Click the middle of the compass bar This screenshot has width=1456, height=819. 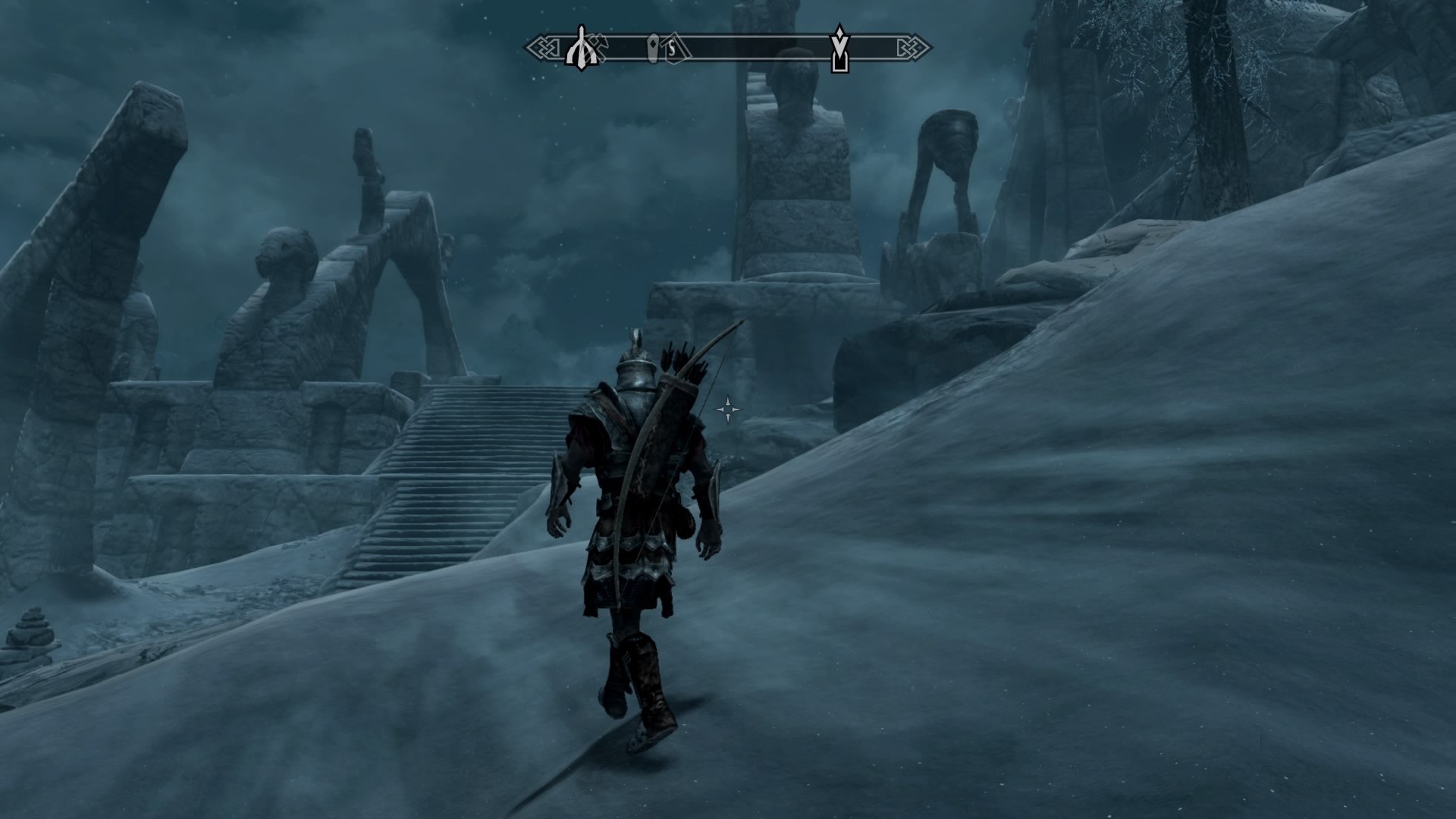point(728,47)
